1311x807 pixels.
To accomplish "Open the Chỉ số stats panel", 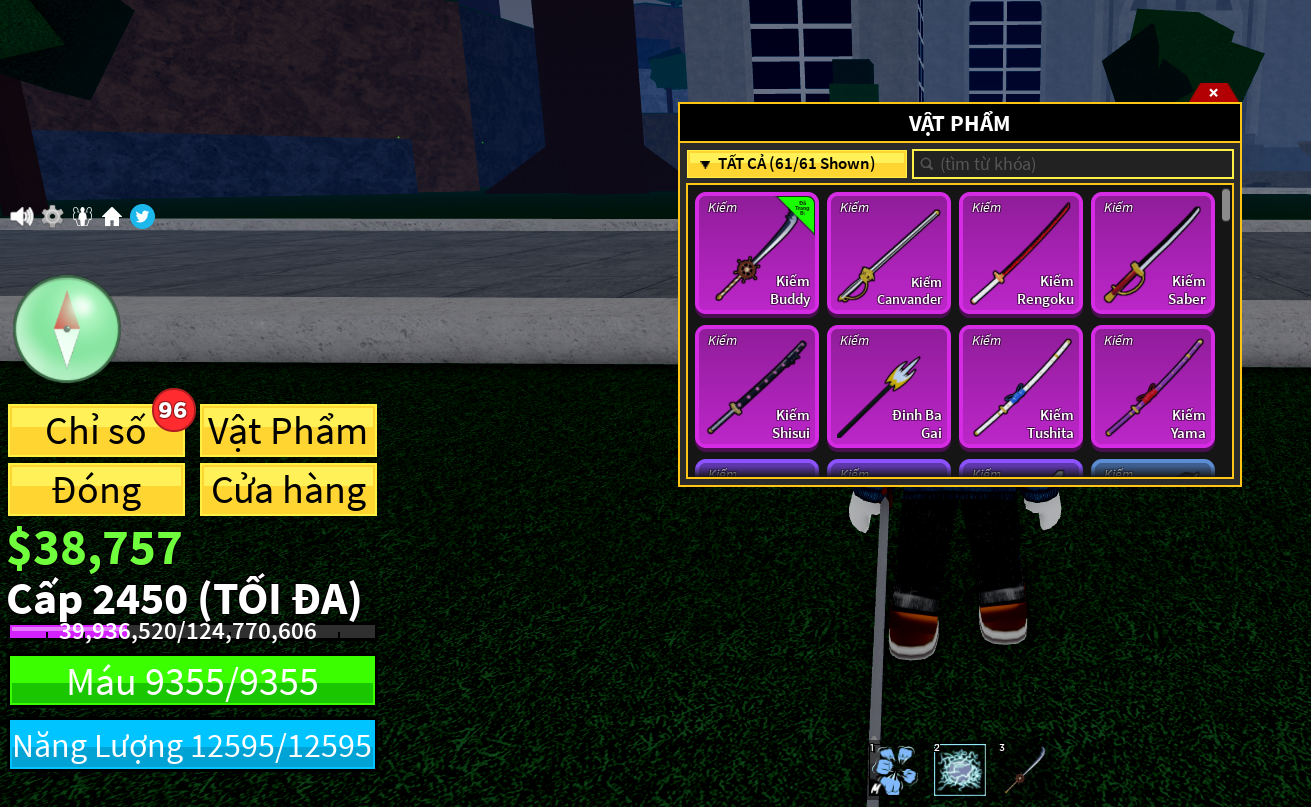I will pos(96,430).
